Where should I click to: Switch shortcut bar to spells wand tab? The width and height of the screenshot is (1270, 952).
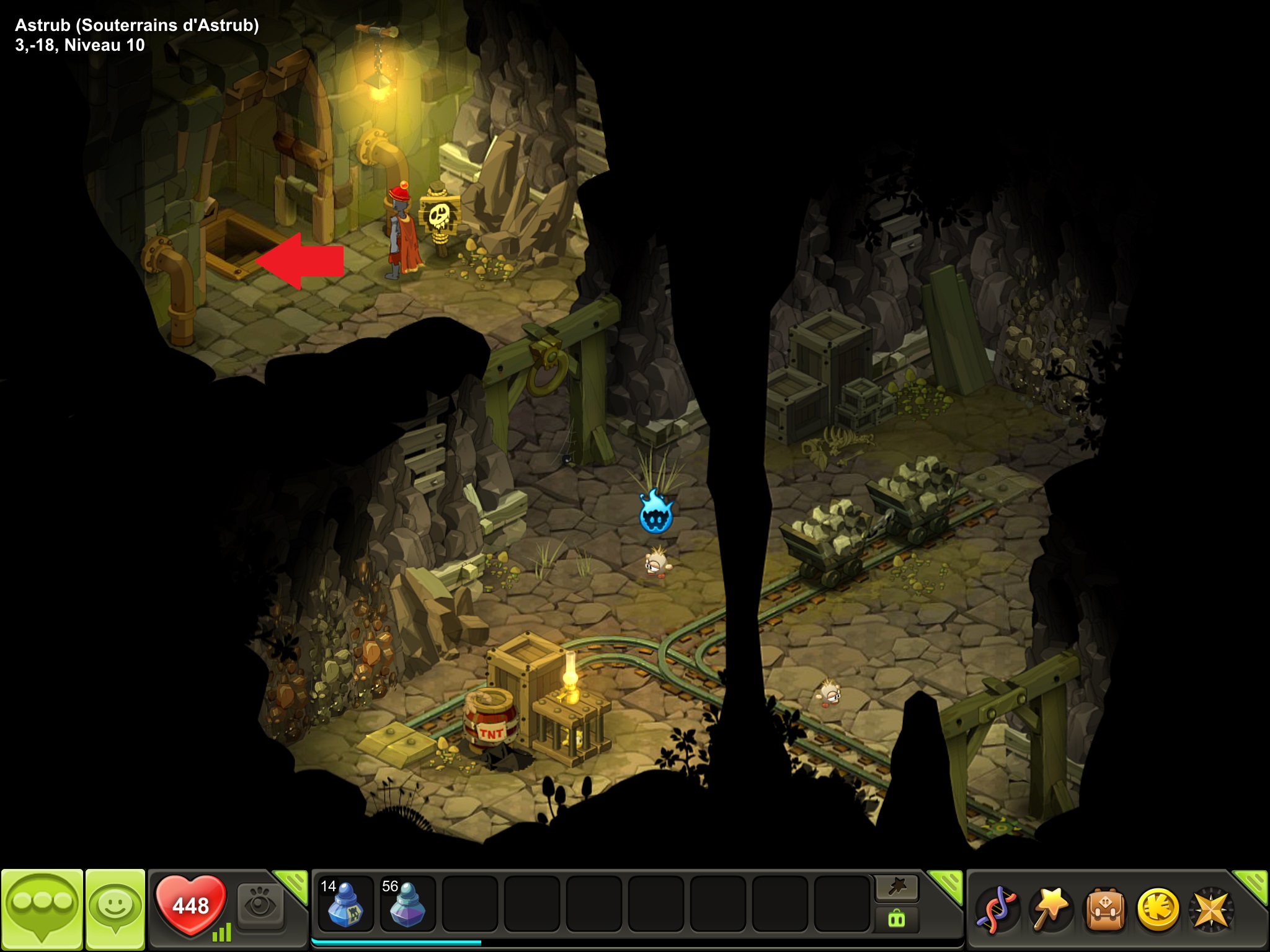tap(897, 889)
